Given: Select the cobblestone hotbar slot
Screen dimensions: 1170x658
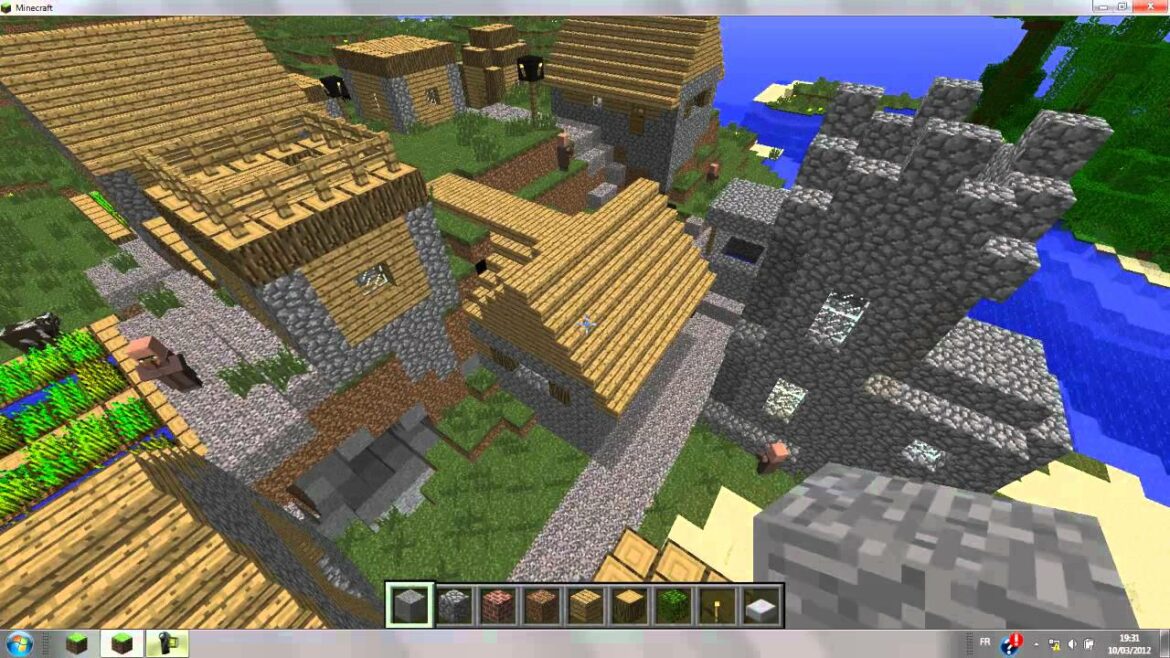Looking at the screenshot, I should [x=454, y=605].
